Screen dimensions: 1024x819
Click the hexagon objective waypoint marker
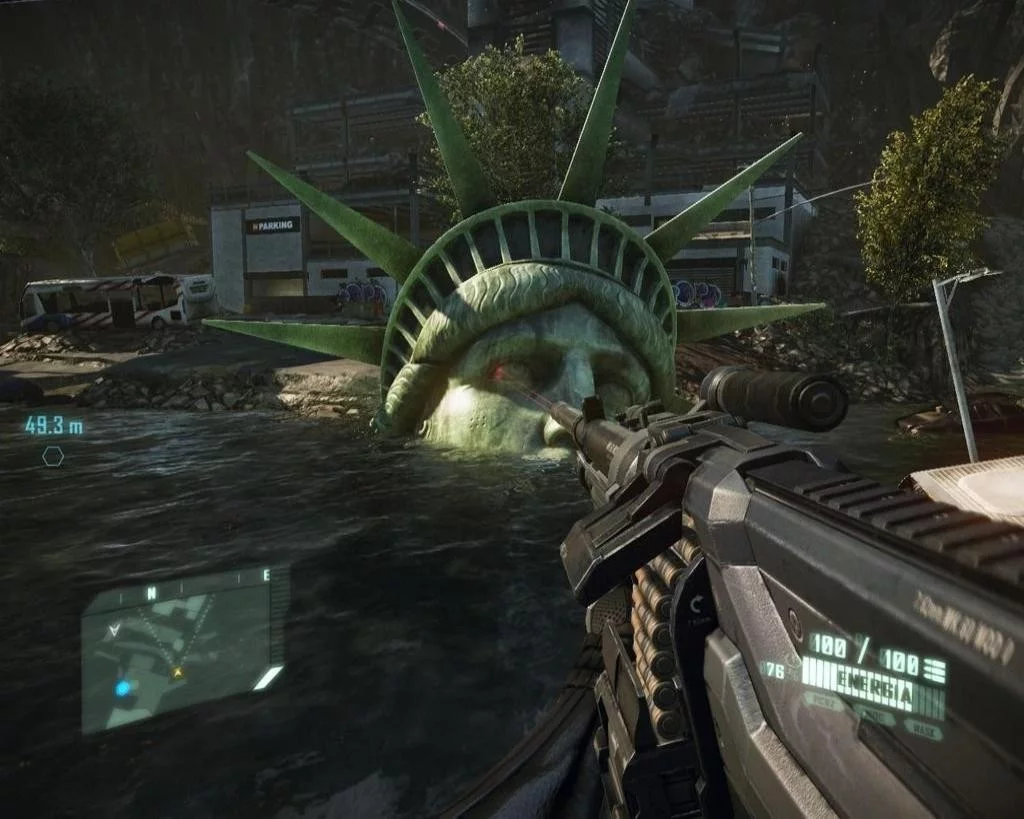[53, 456]
